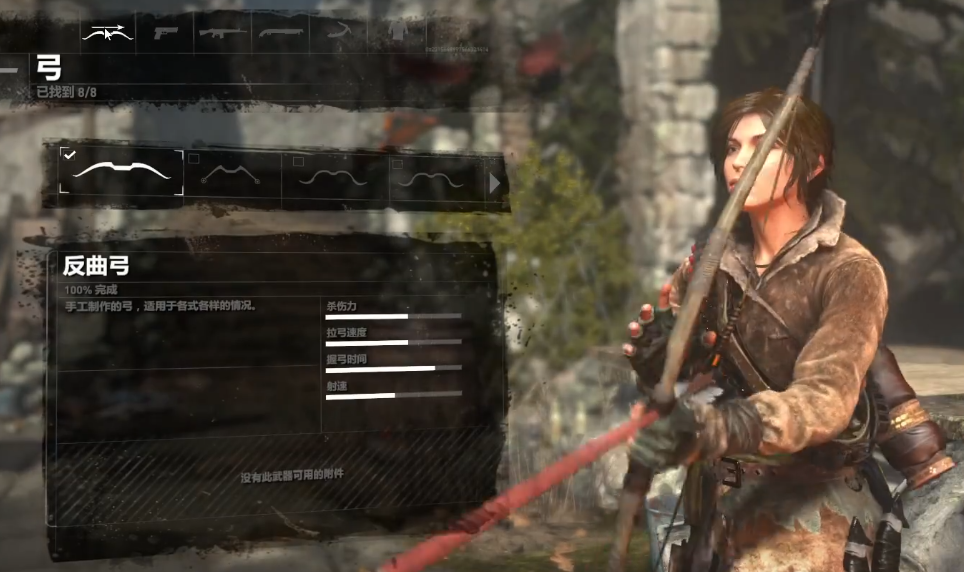Tick the compound bow's equip checkbox
964x572 pixels.
pos(194,157)
